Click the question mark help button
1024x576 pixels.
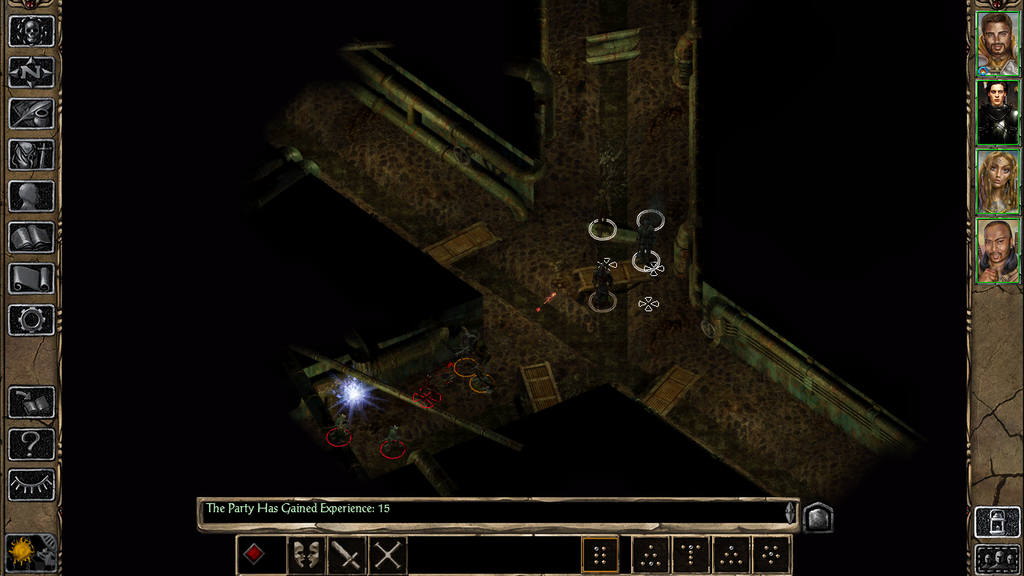pos(31,443)
